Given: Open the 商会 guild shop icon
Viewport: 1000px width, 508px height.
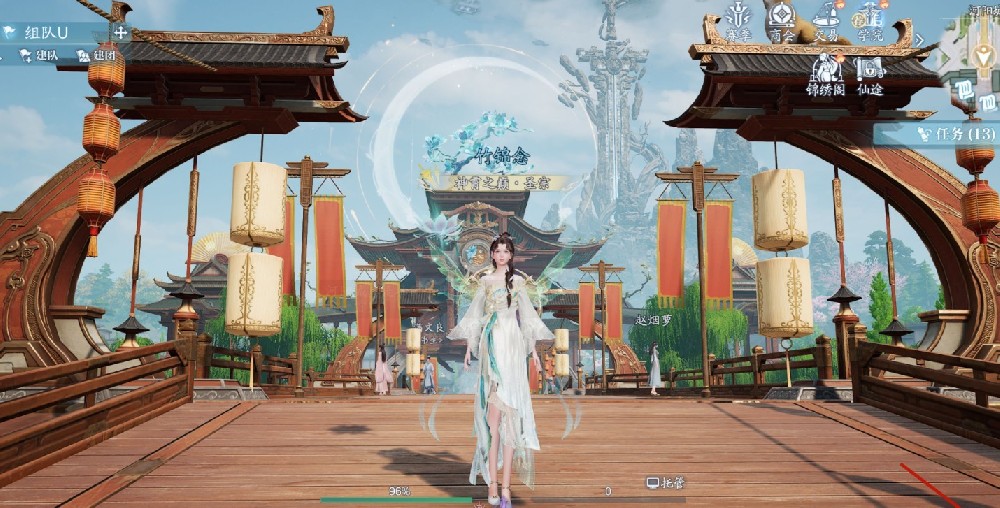Looking at the screenshot, I should [782, 21].
